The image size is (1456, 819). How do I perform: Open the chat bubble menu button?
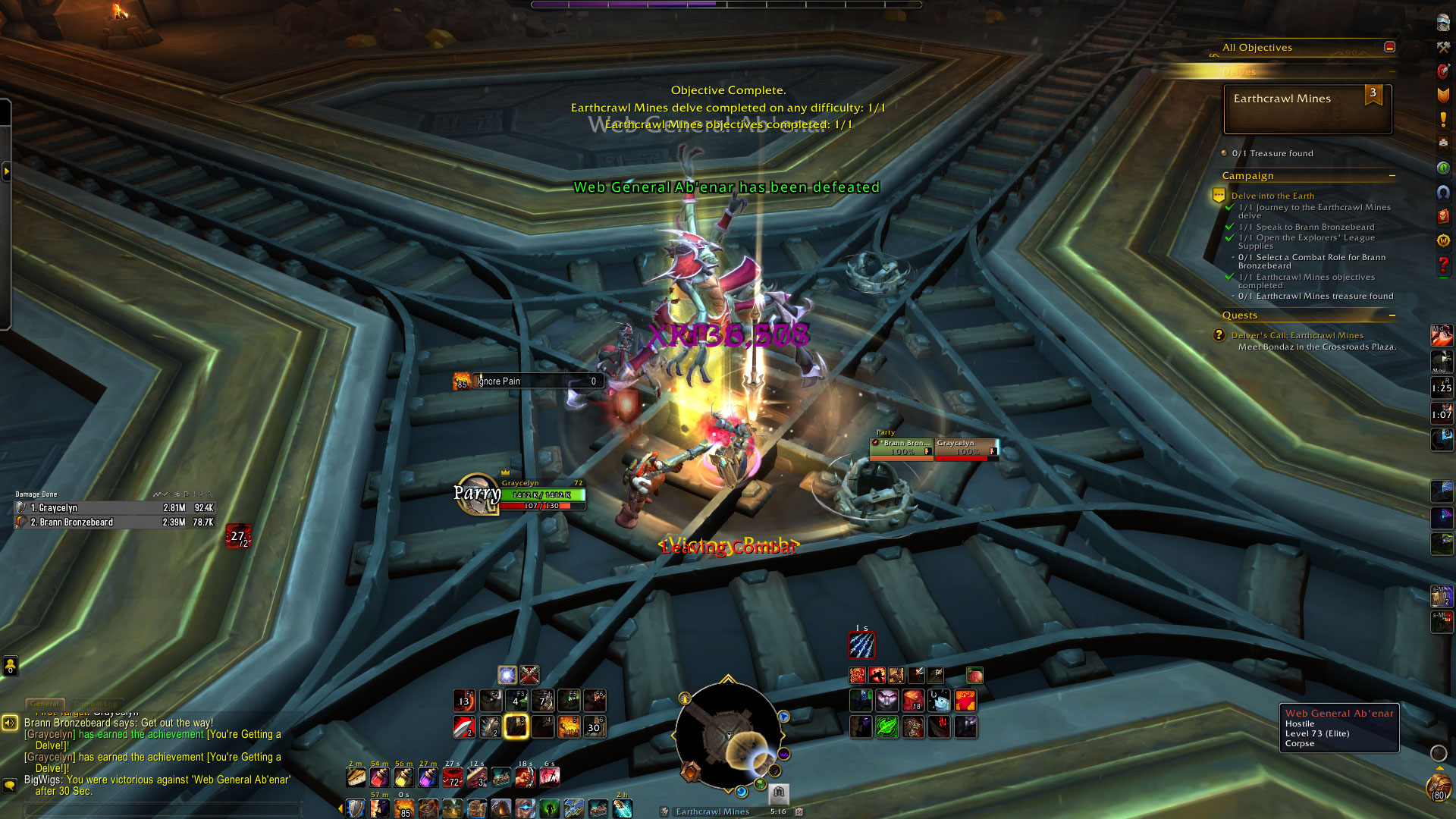[10, 785]
